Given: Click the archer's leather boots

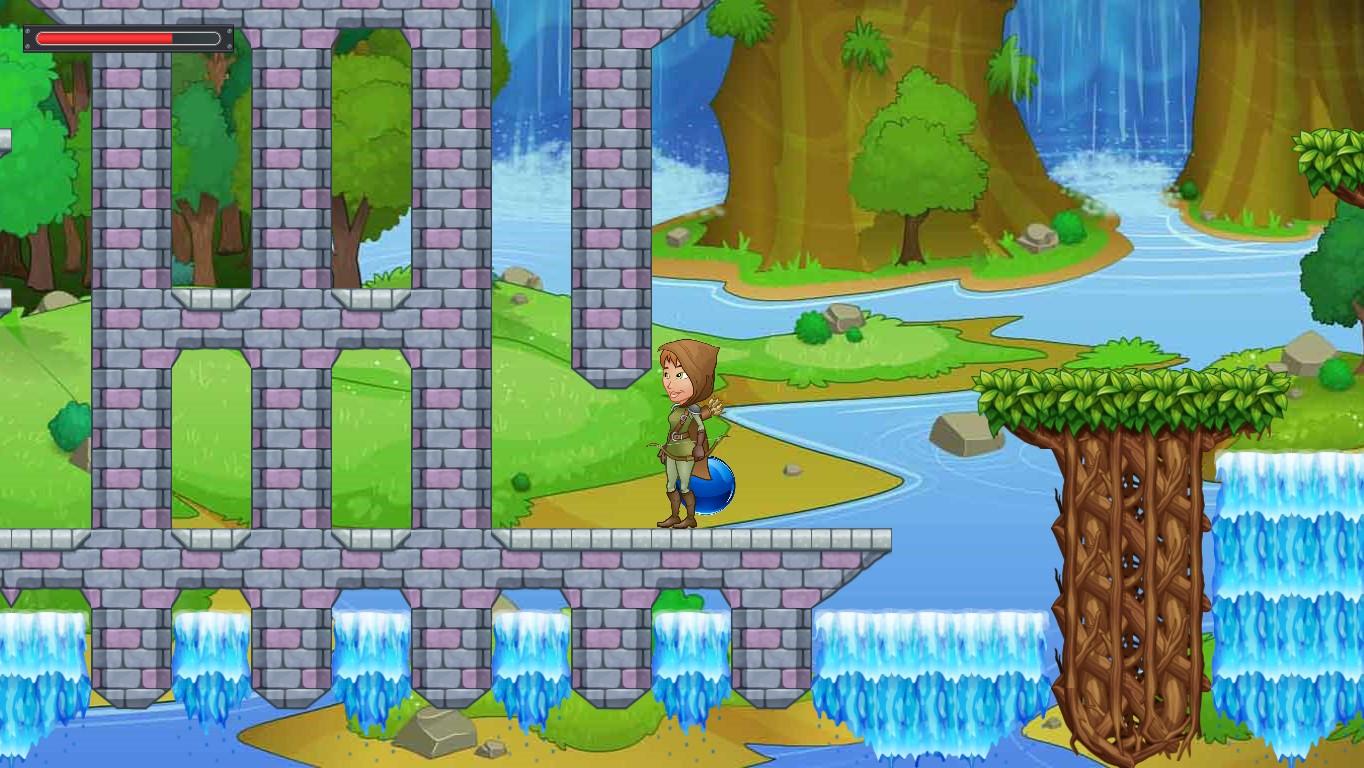Looking at the screenshot, I should click(678, 512).
